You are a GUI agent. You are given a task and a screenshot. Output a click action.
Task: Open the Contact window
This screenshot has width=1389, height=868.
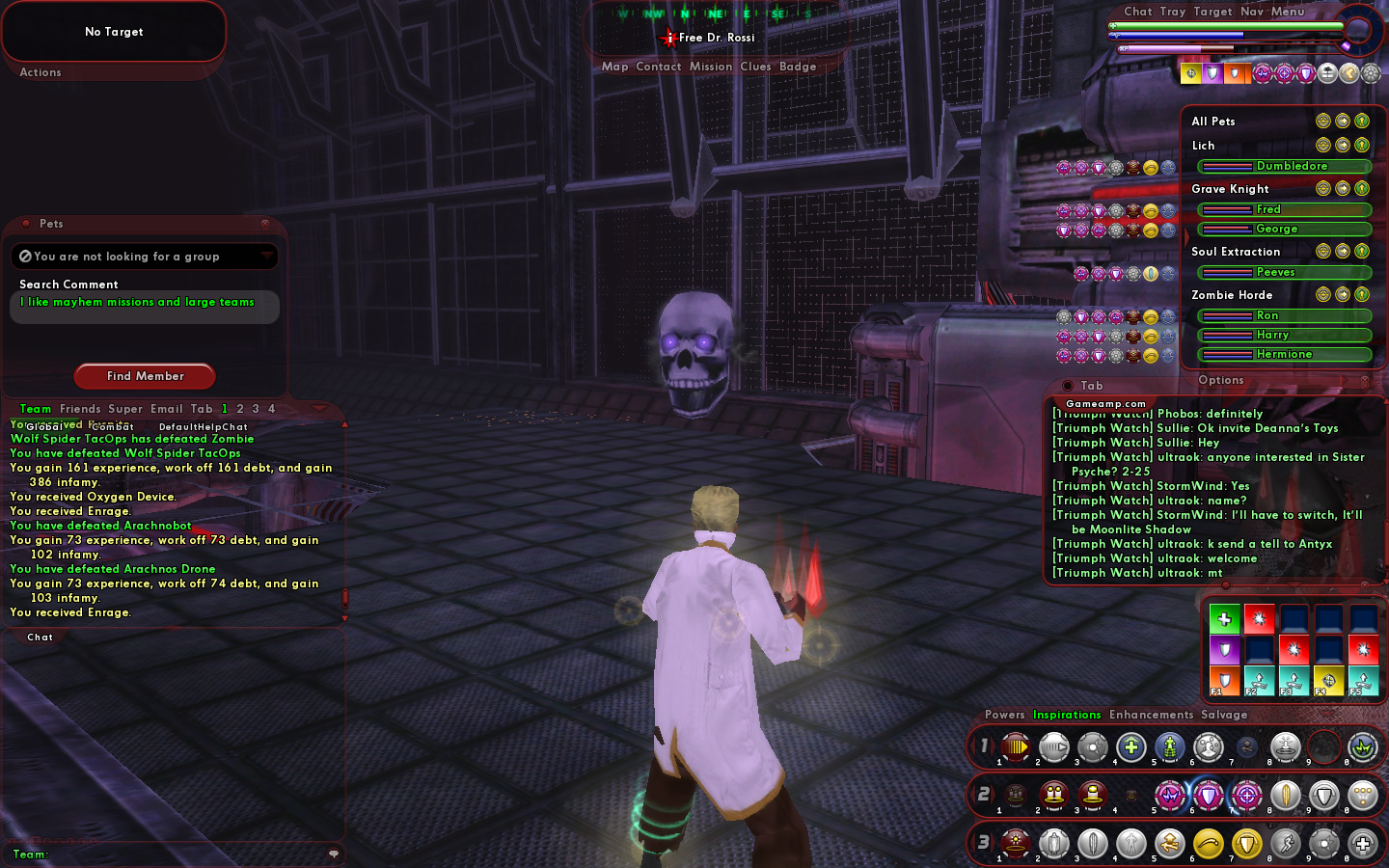(x=659, y=67)
